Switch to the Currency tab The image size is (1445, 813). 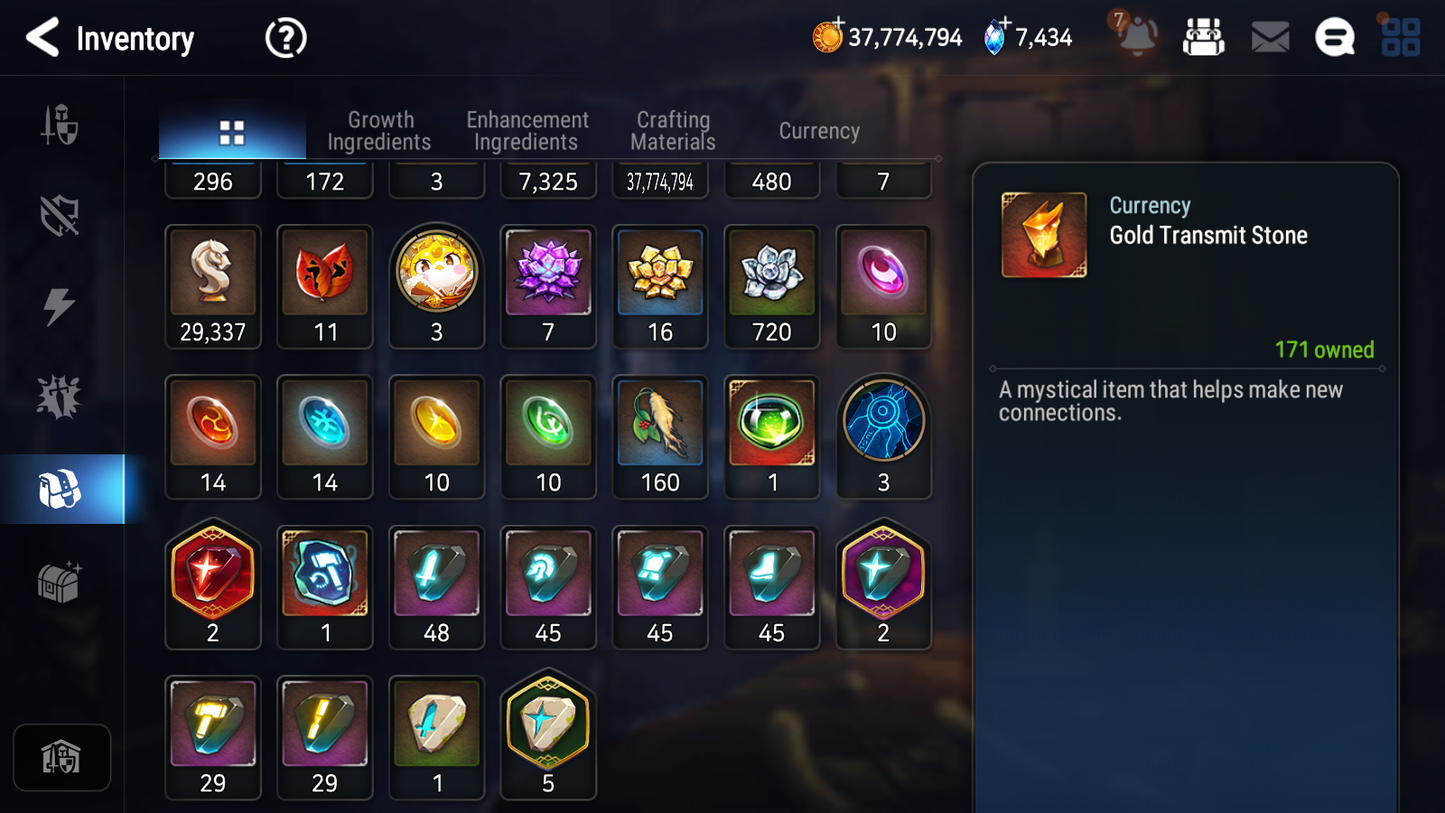tap(818, 131)
